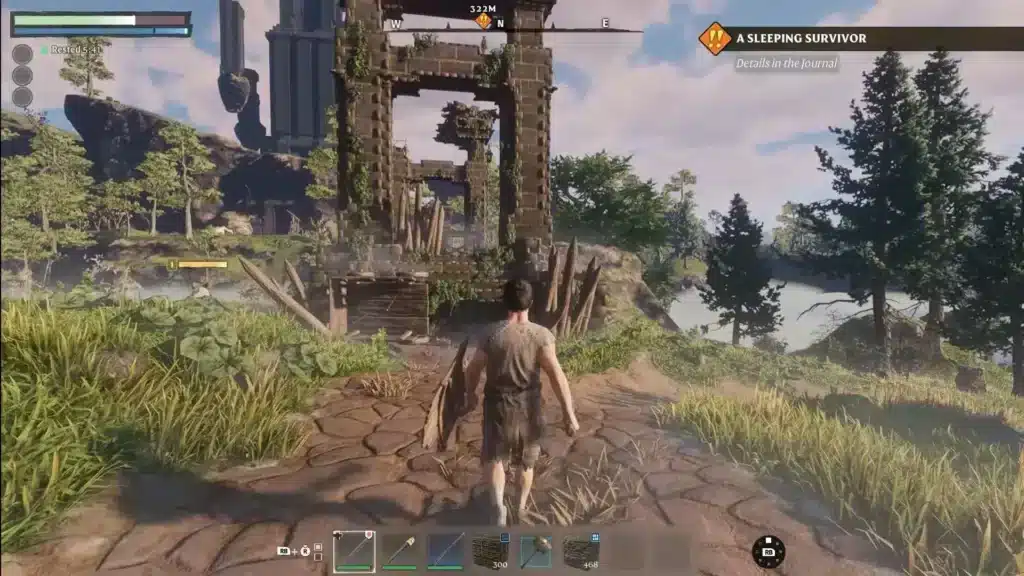Image resolution: width=1024 pixels, height=576 pixels.
Task: Select the highlighted weapon slot in the hotbar
Action: point(354,551)
